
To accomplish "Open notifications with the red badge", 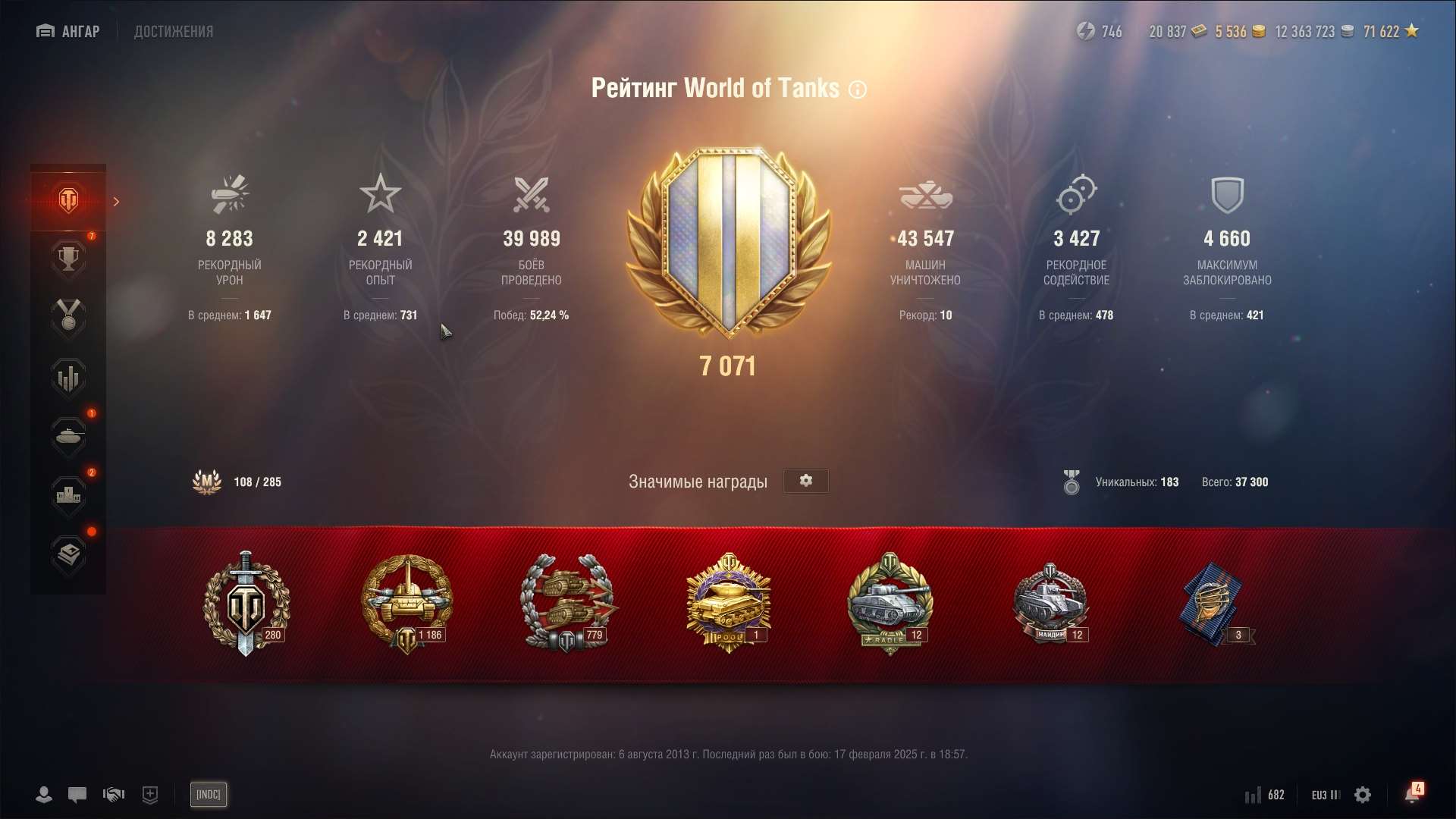I will click(x=1412, y=793).
